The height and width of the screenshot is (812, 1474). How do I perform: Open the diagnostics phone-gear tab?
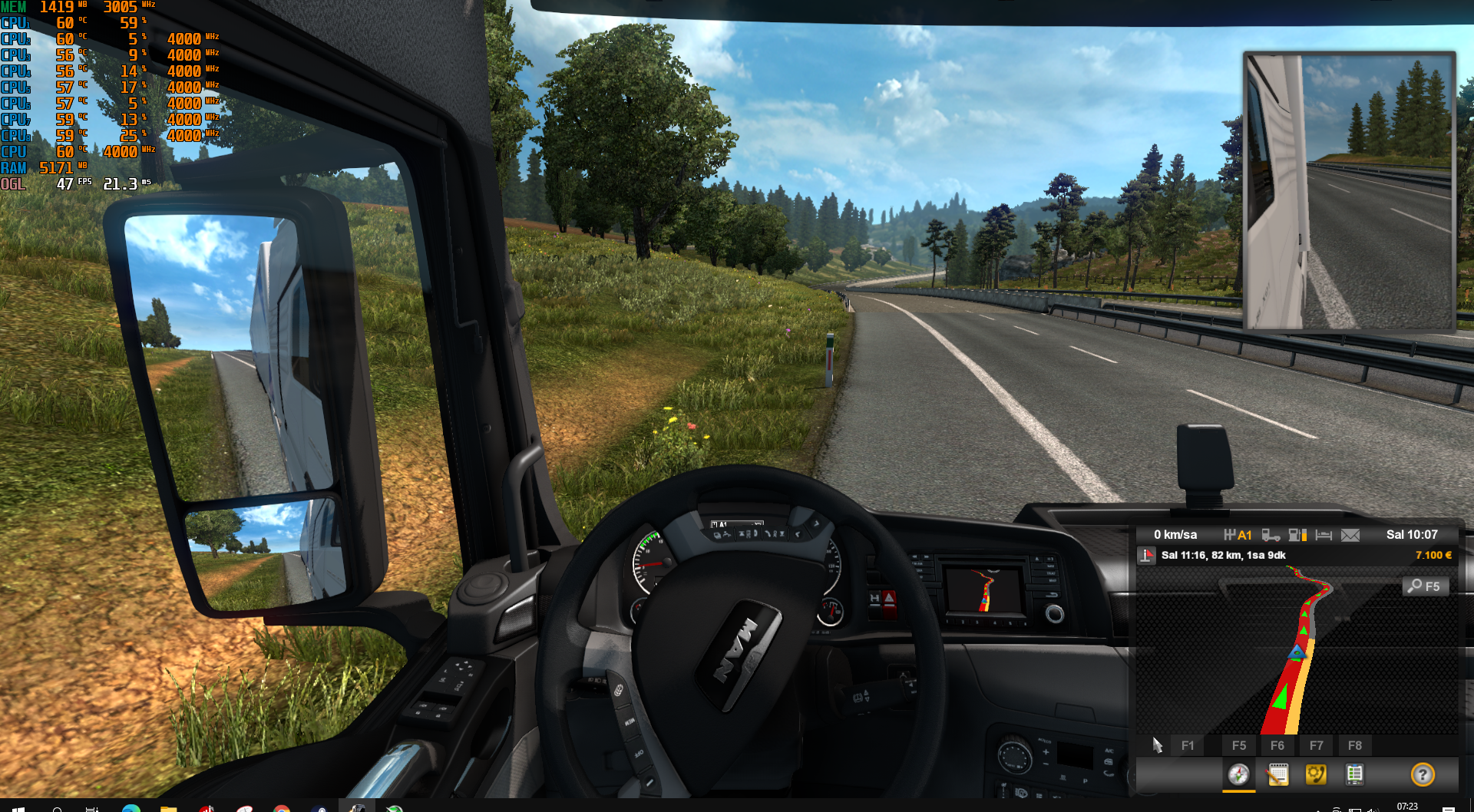(1316, 774)
